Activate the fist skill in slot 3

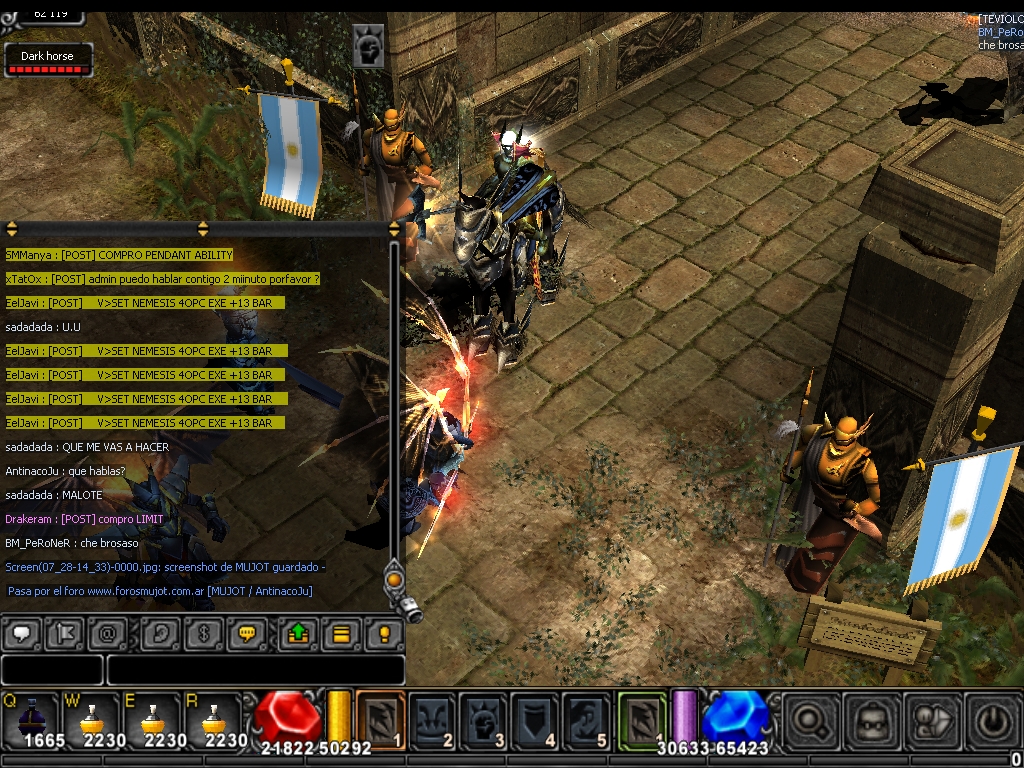click(484, 720)
